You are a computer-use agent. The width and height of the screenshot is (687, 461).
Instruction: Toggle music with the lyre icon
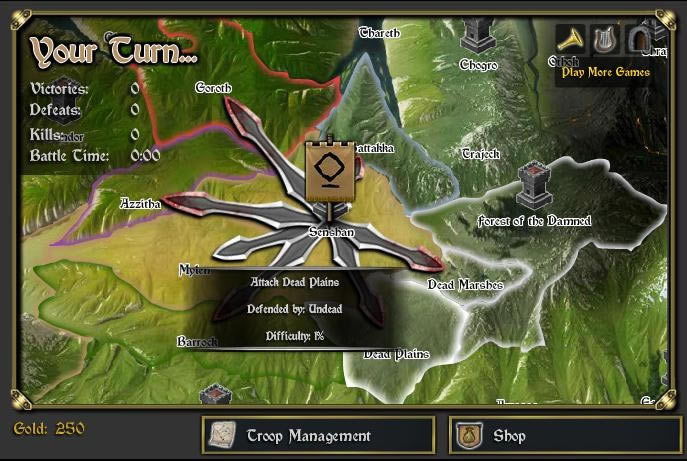[603, 39]
